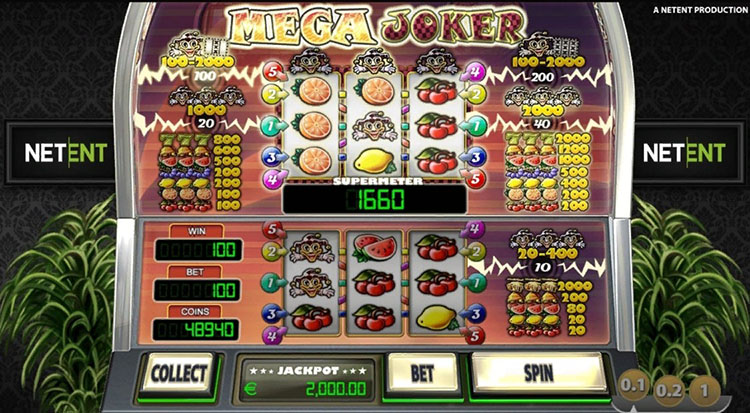The height and width of the screenshot is (413, 750).
Task: Collect winnings with the COLLECT button
Action: click(179, 373)
